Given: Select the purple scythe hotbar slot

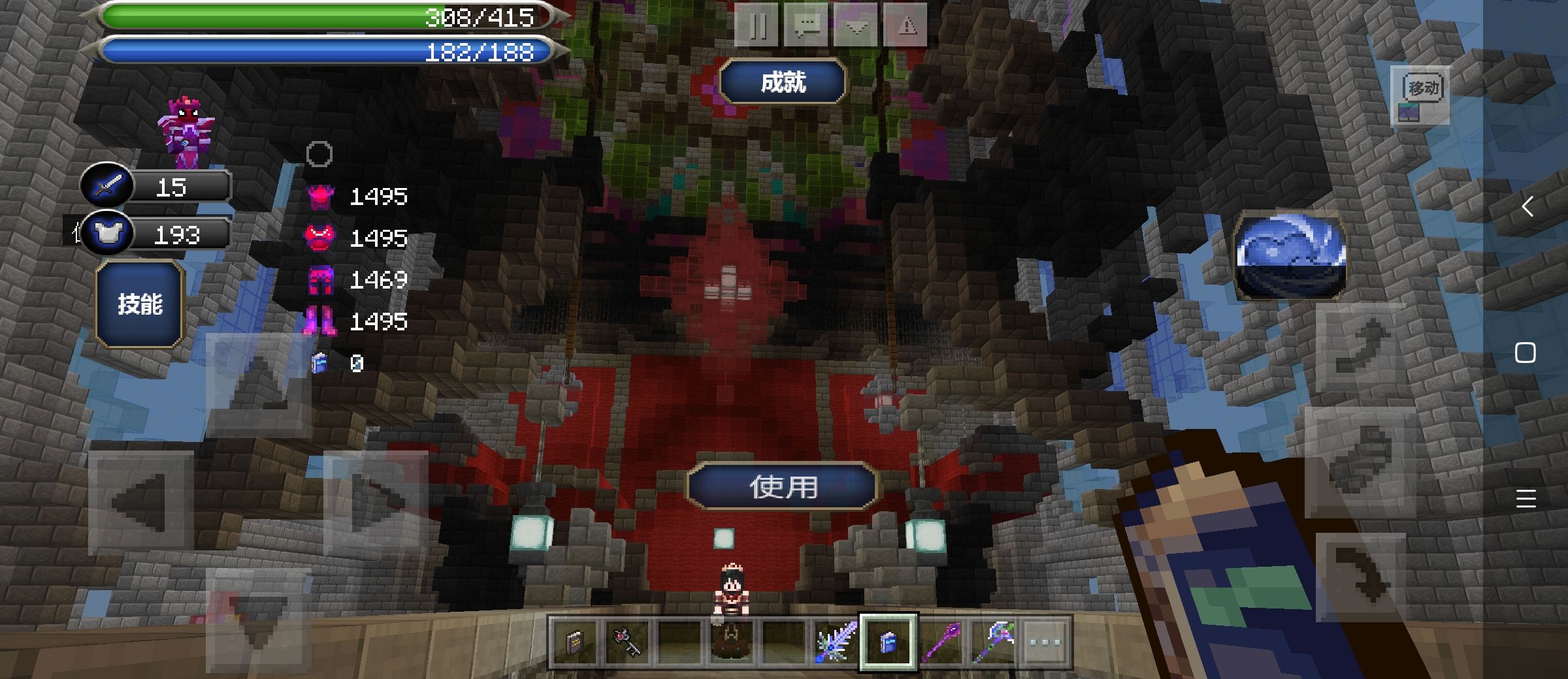Looking at the screenshot, I should [994, 642].
